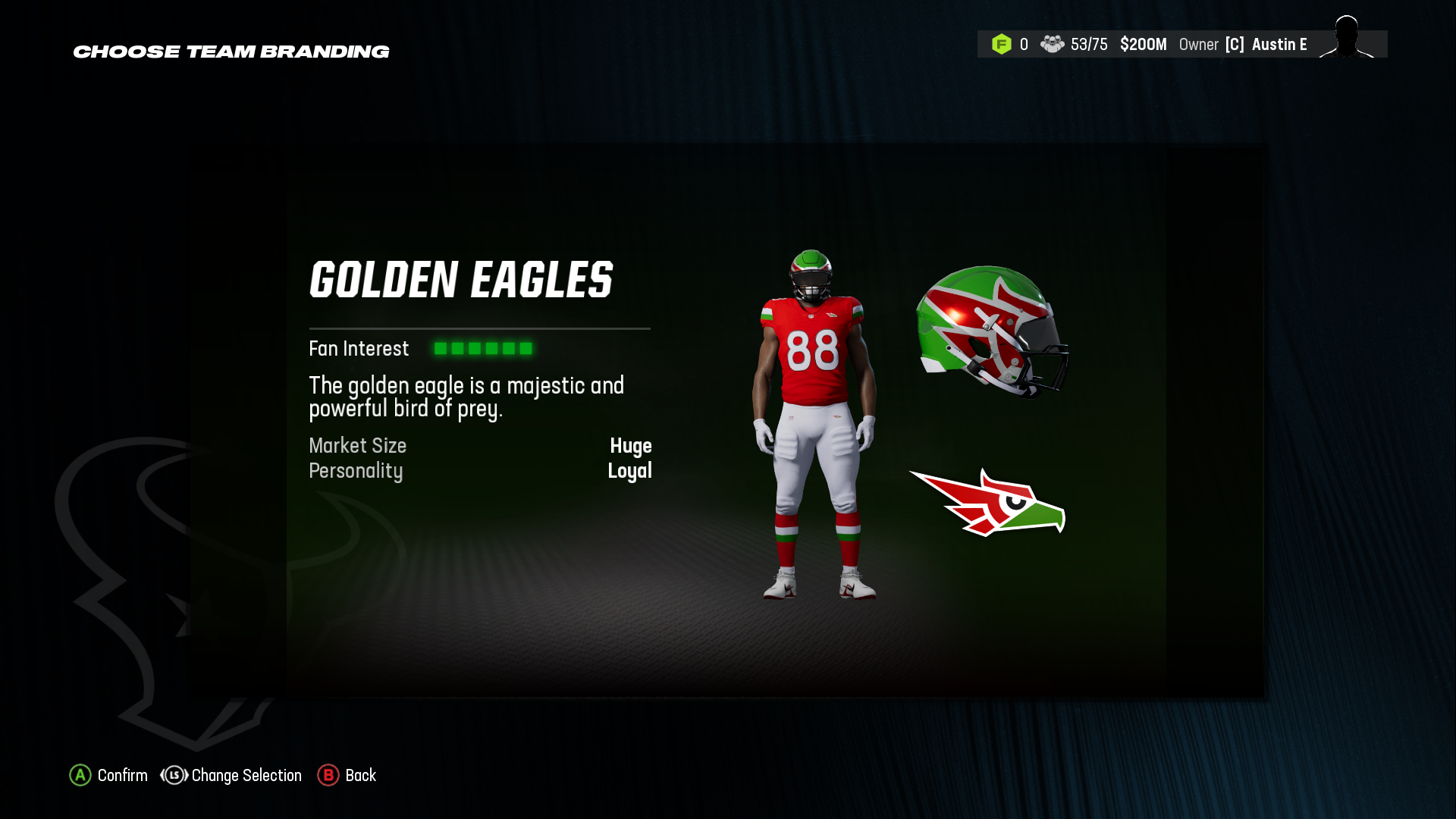This screenshot has height=819, width=1456.
Task: Click the LS Change Selection stick icon
Action: tap(173, 776)
